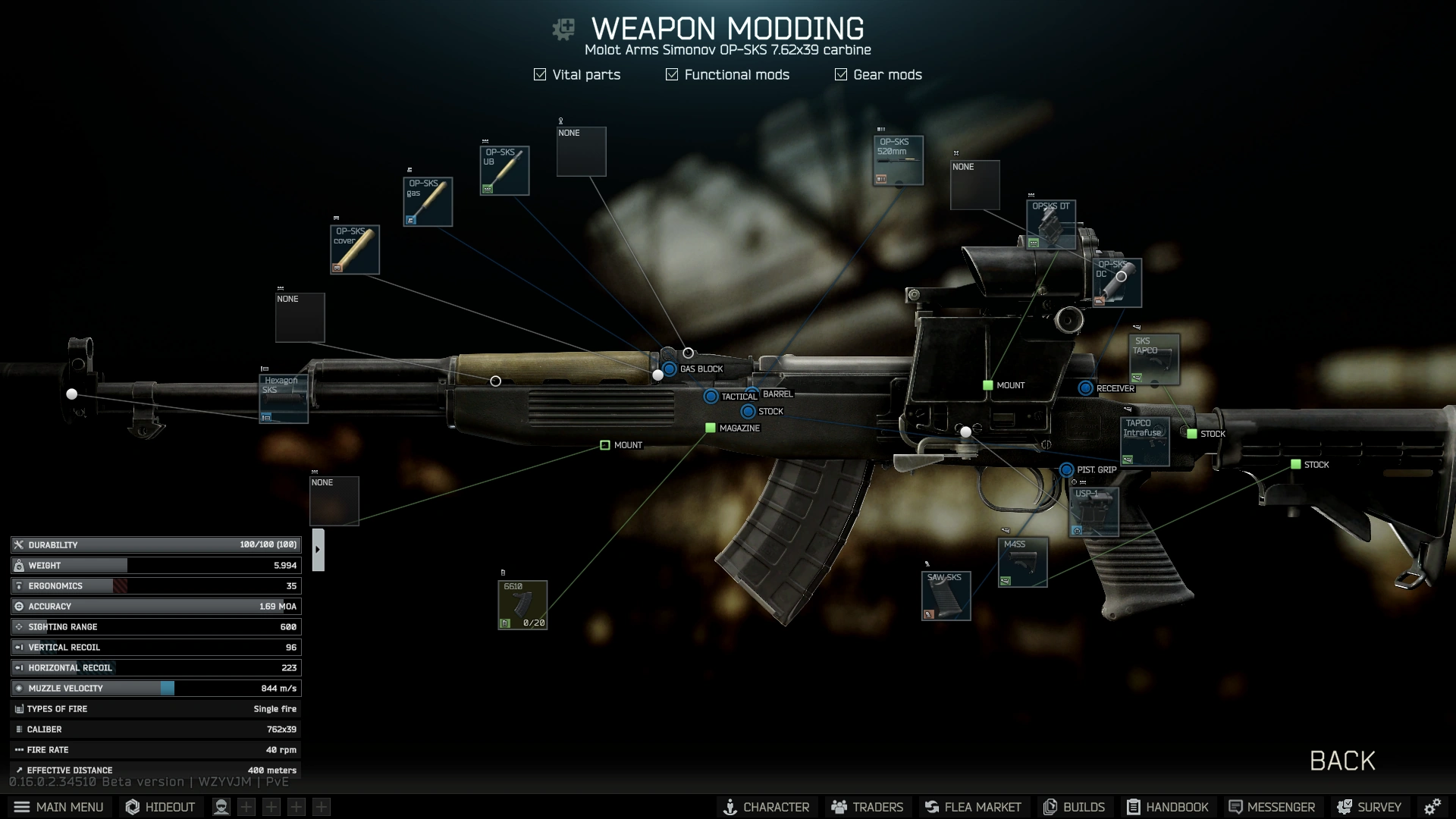Screen dimensions: 1456x819
Task: Click the SAW SKS grip icon
Action: coord(945,595)
